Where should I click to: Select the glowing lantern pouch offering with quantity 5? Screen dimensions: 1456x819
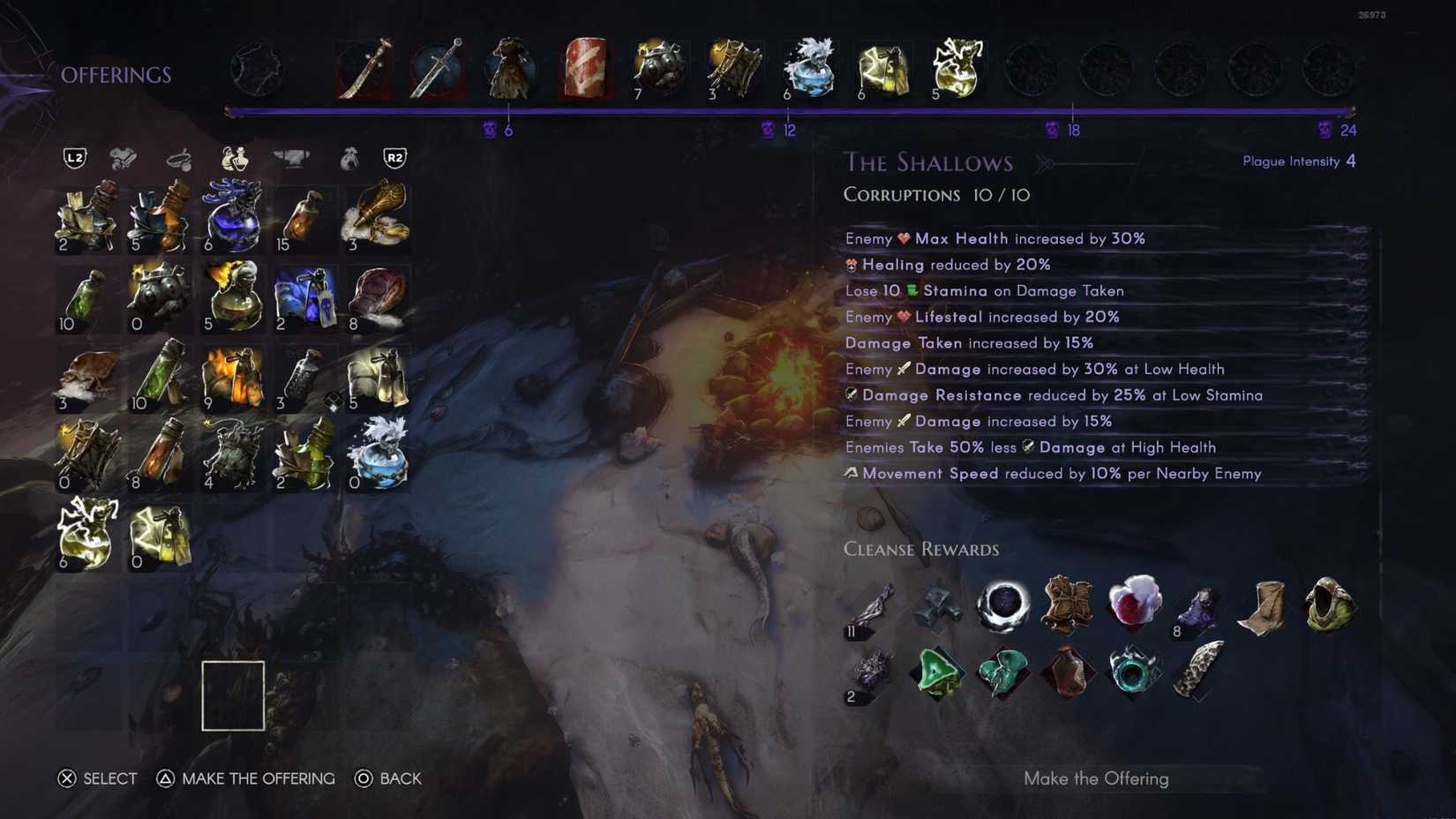(x=957, y=69)
